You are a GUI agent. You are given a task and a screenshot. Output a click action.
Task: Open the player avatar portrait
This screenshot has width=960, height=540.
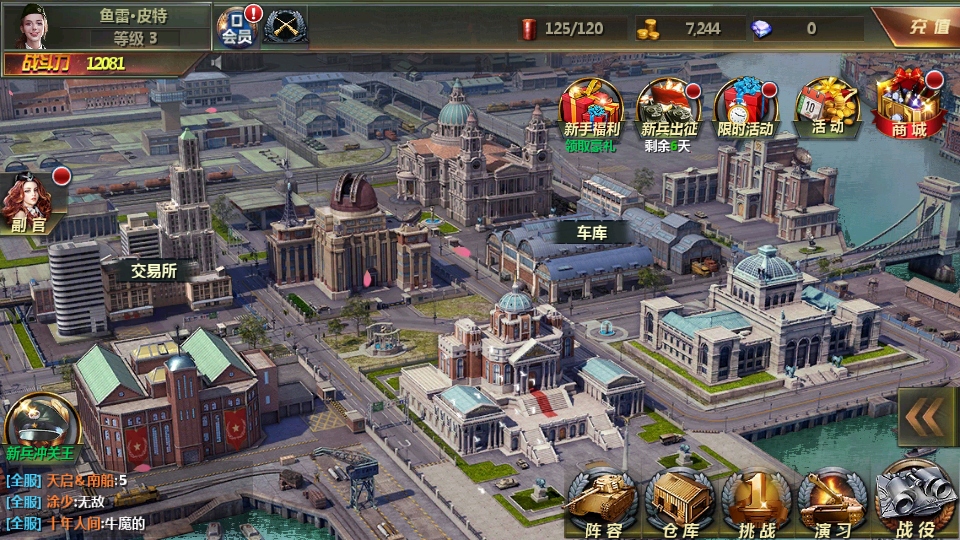click(31, 26)
